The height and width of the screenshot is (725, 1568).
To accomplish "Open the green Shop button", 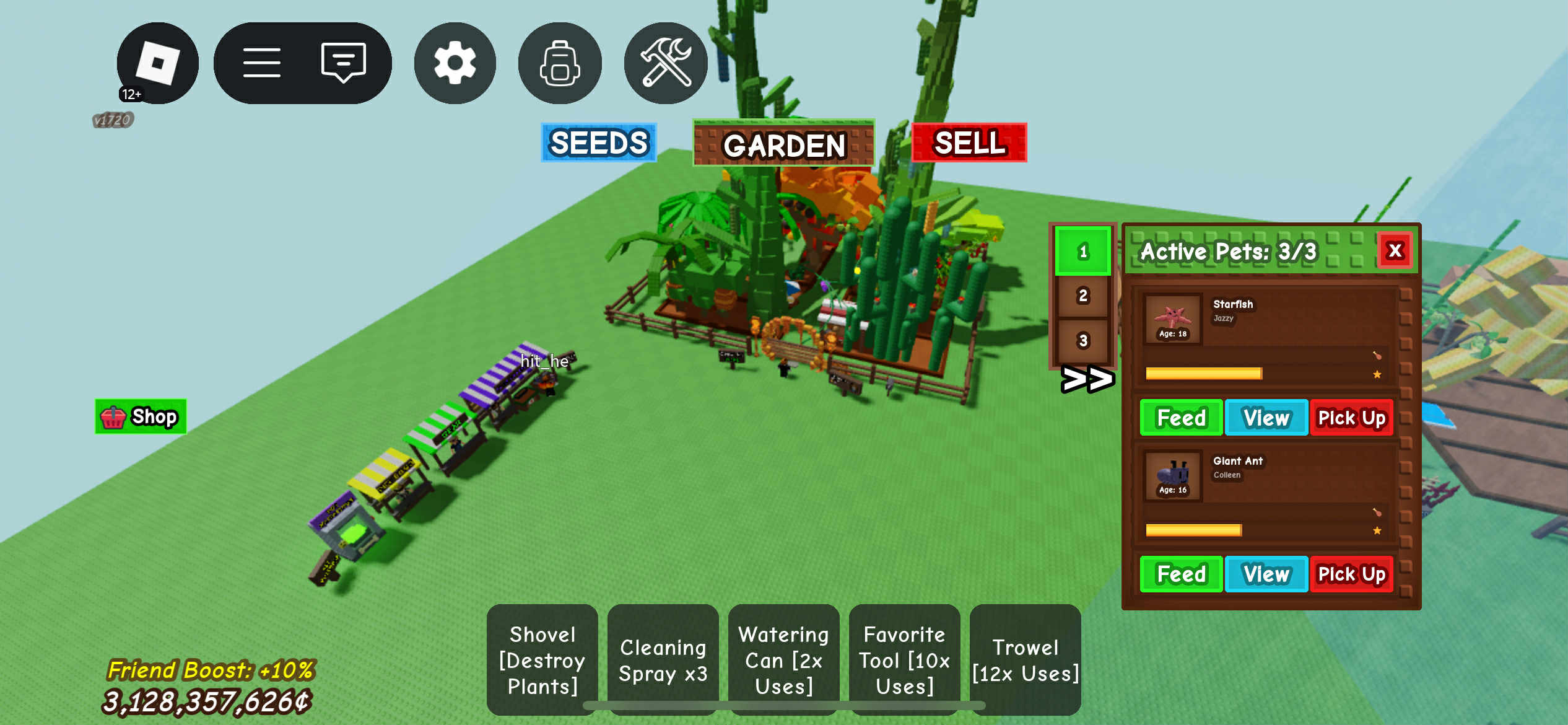I will [141, 416].
